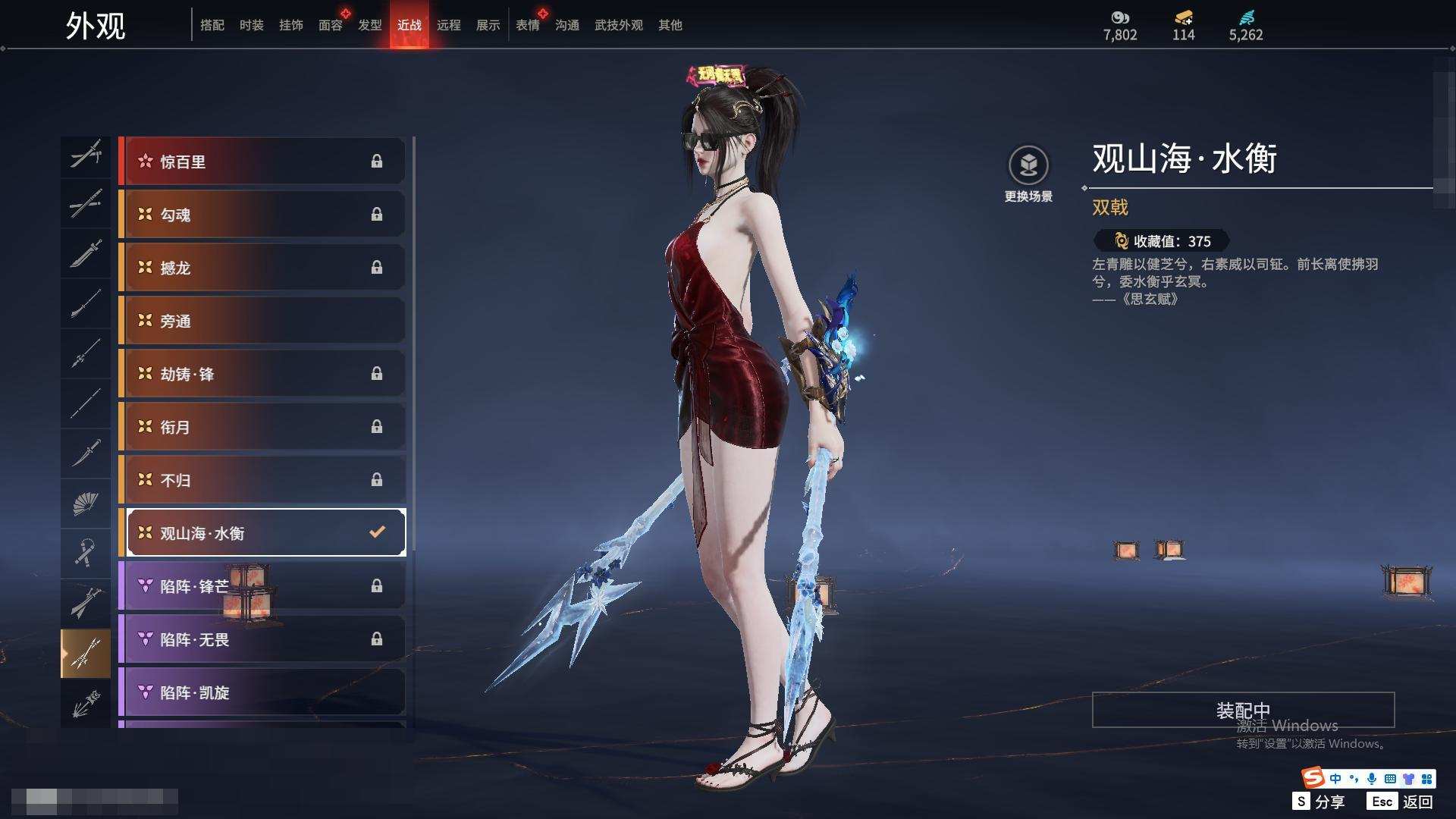Choose the 陷阵·无畏 entry
This screenshot has width=1456, height=819.
(262, 639)
